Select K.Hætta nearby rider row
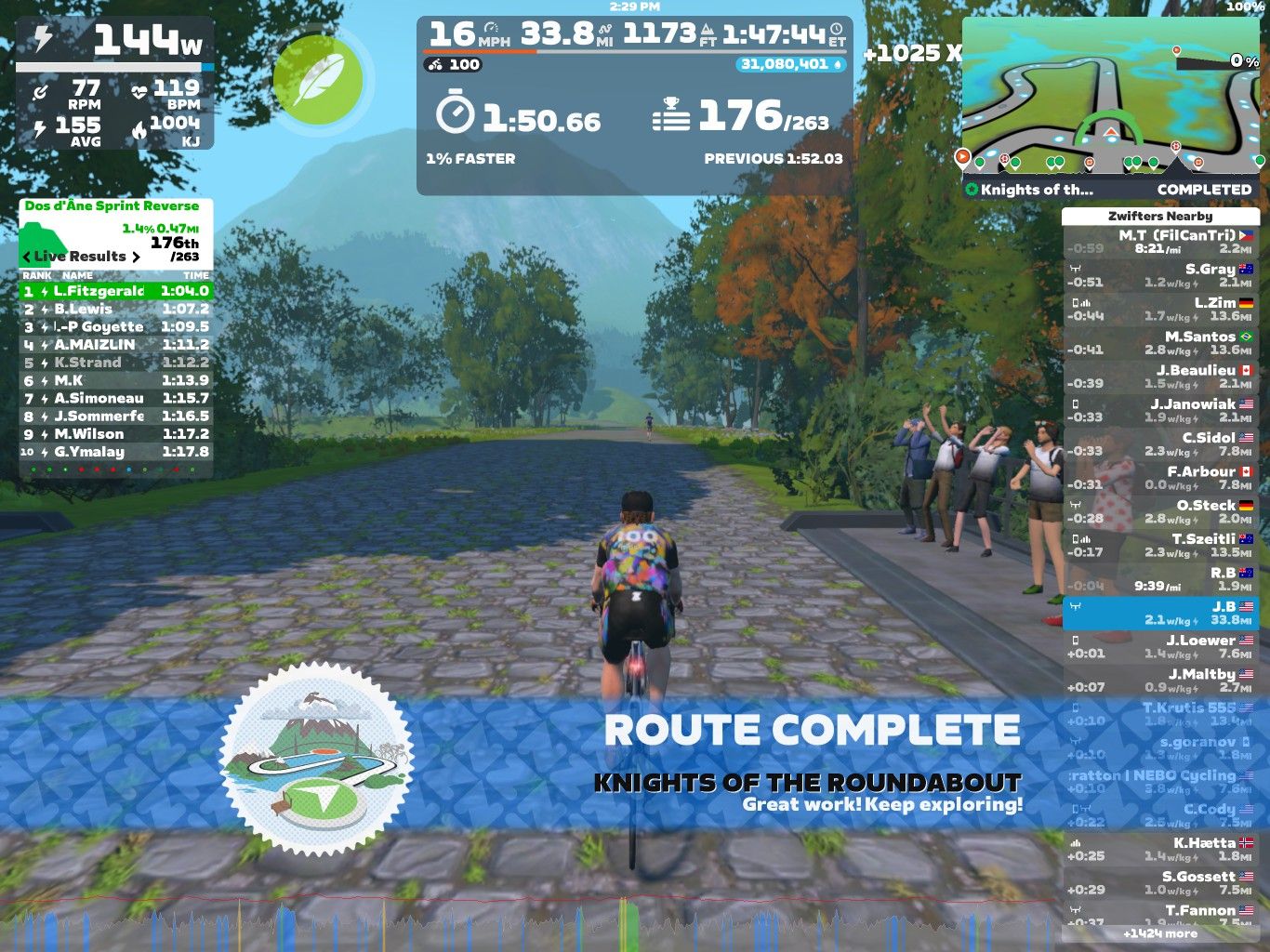Viewport: 1270px width, 952px height. point(1159,849)
